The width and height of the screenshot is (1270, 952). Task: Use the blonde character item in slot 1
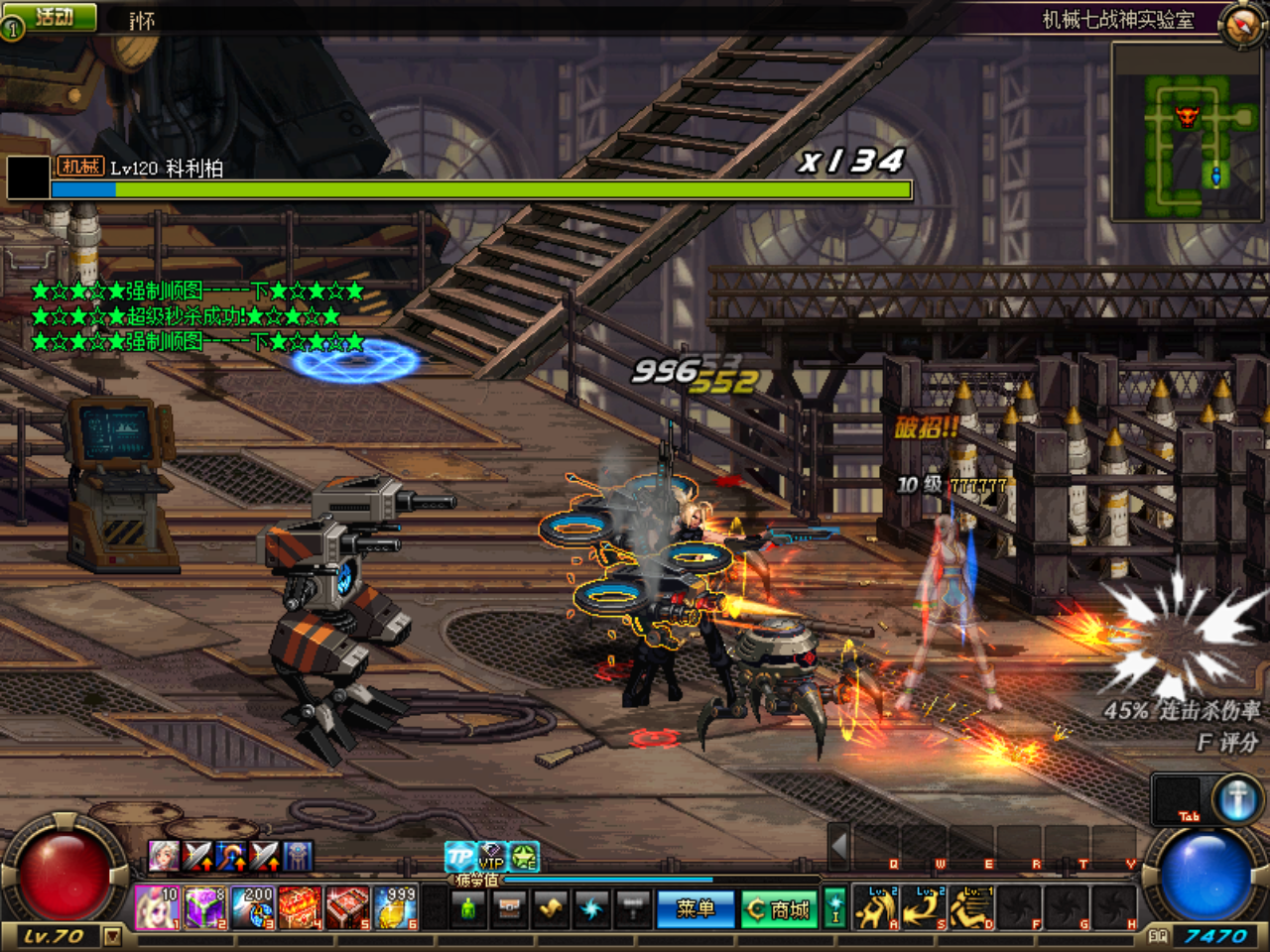[x=158, y=907]
